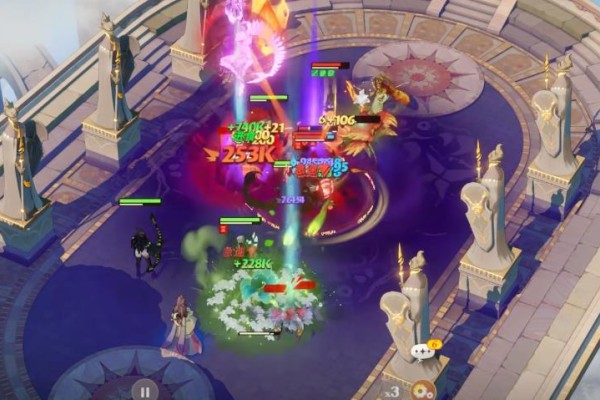The width and height of the screenshot is (600, 400).
Task: Toggle the x3 battle speed
Action: coord(394,390)
